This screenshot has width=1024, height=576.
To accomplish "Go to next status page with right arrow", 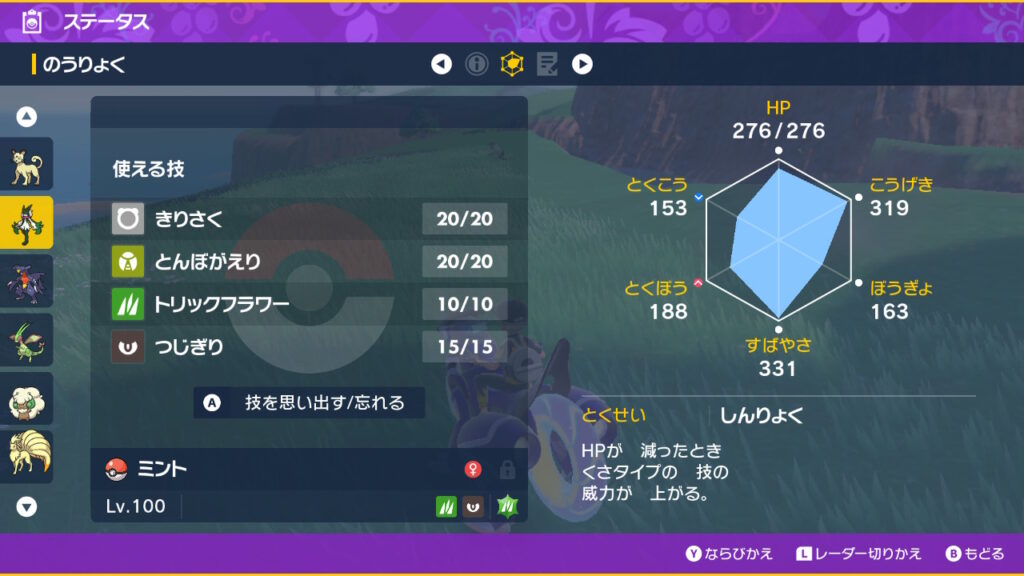I will click(582, 65).
